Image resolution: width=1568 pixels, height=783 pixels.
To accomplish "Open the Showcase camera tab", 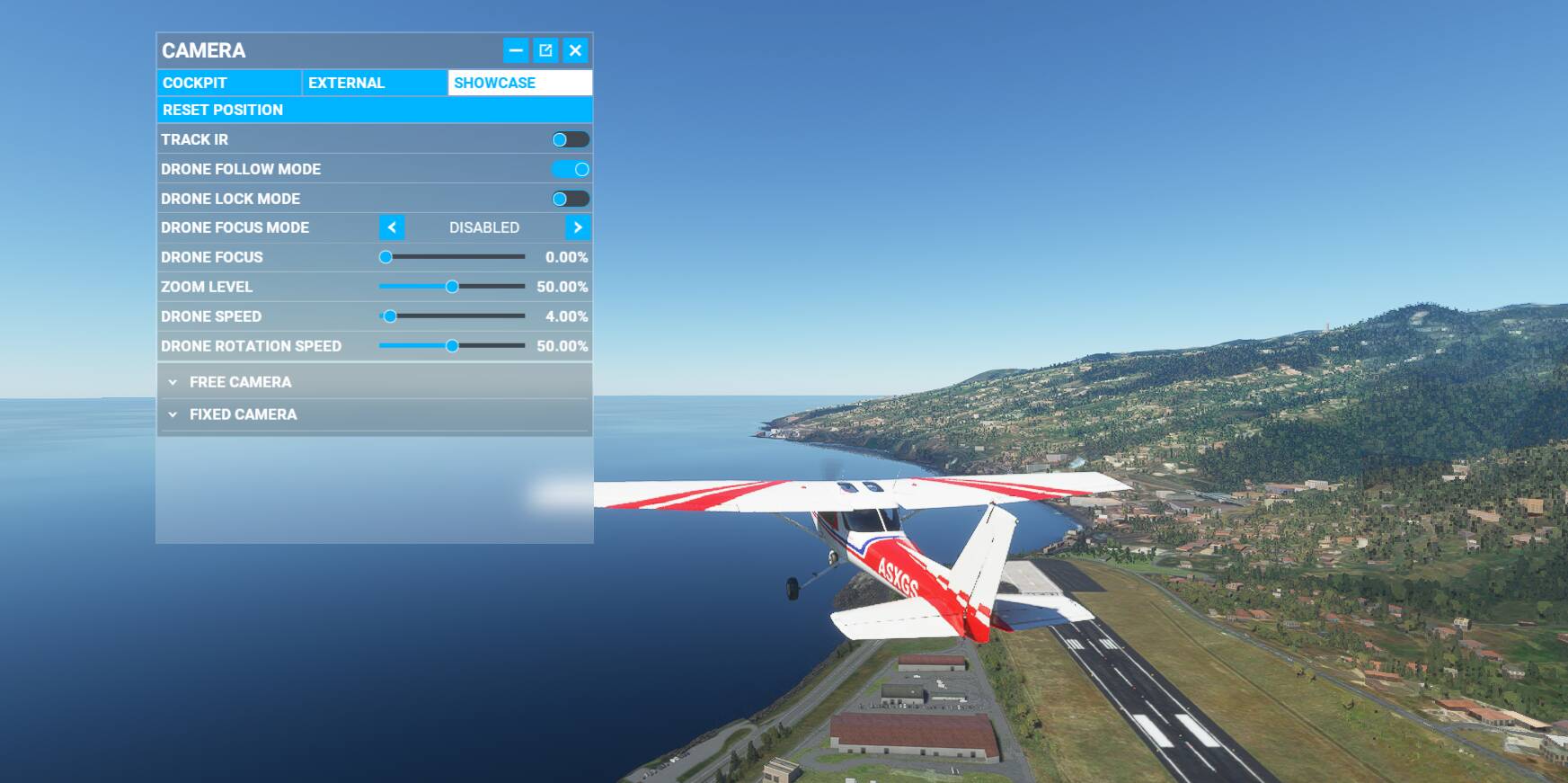I will point(519,83).
